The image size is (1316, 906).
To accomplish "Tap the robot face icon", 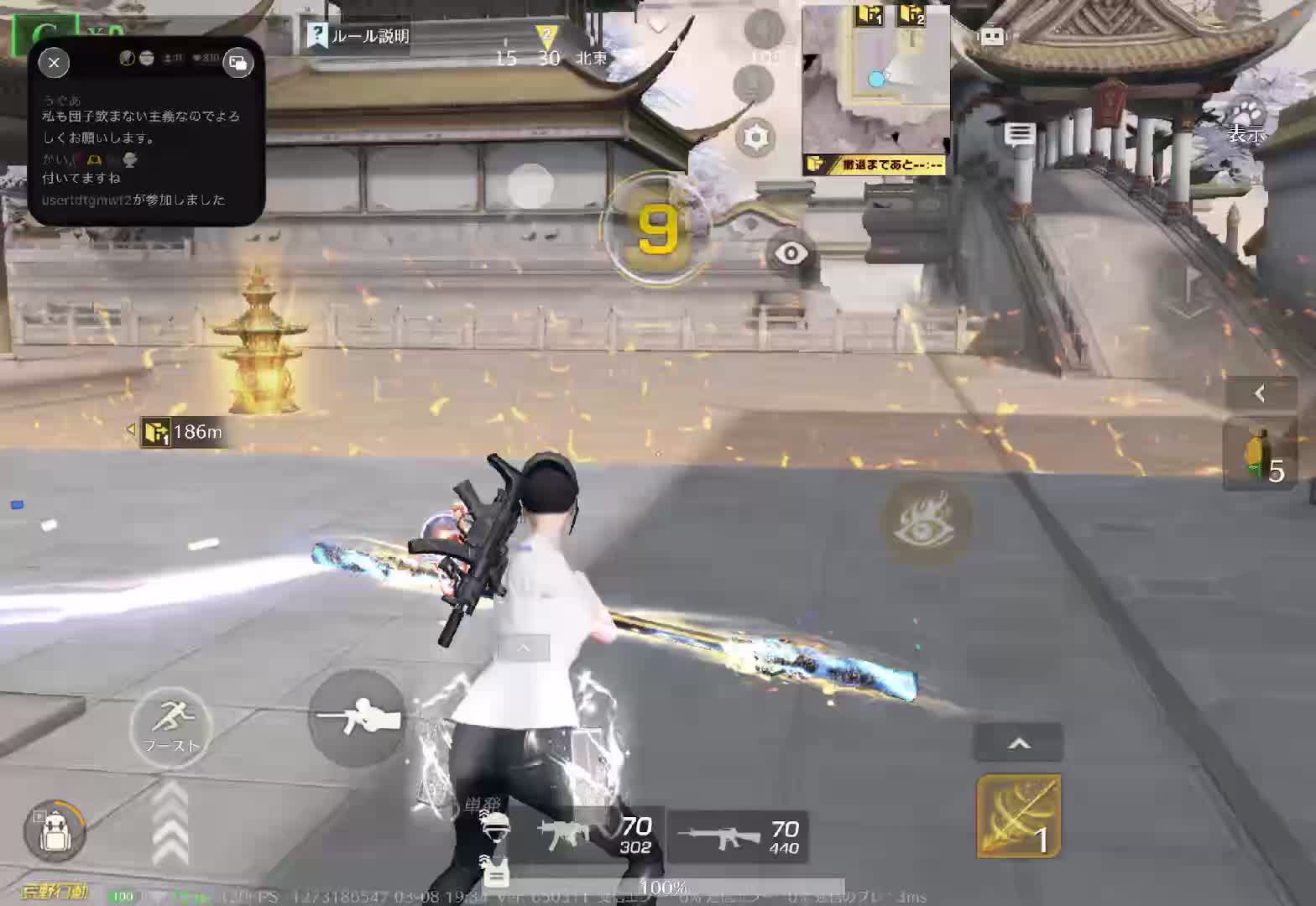I will [x=992, y=37].
